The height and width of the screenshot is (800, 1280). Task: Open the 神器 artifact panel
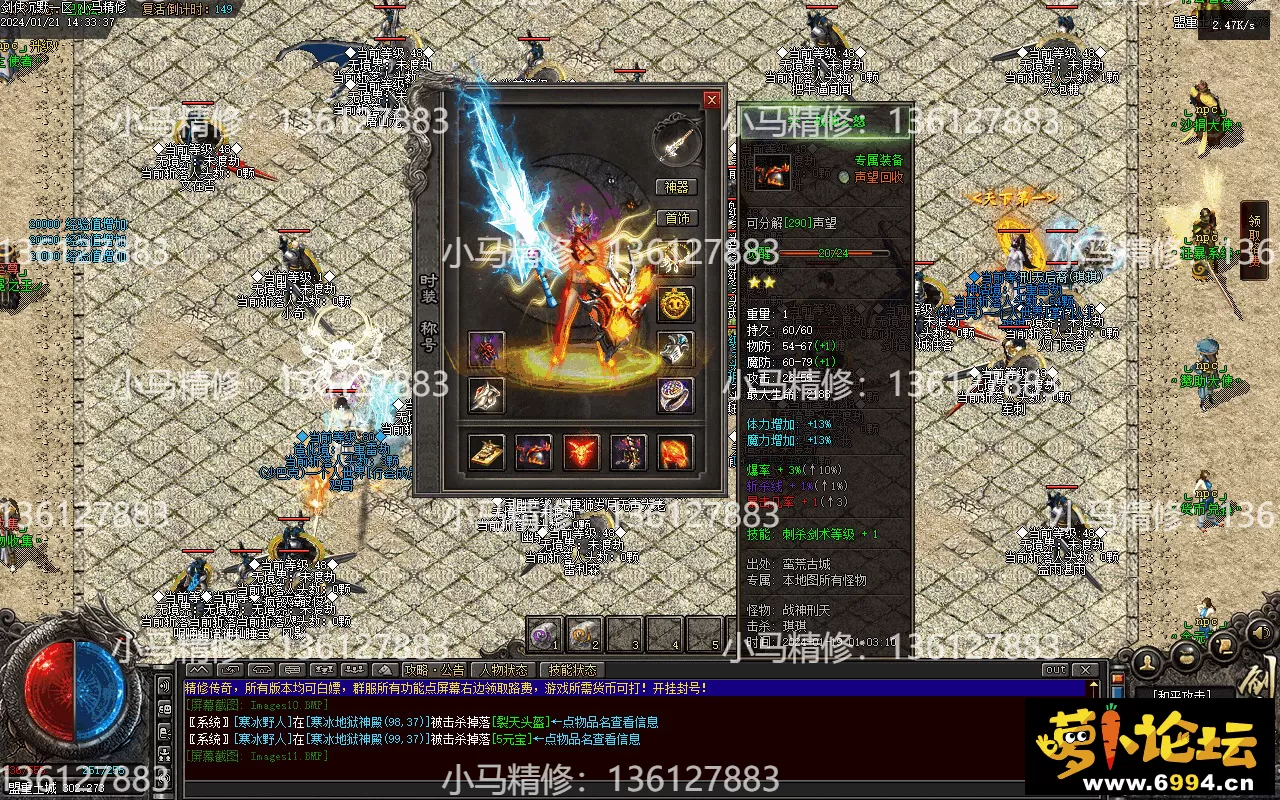point(676,187)
